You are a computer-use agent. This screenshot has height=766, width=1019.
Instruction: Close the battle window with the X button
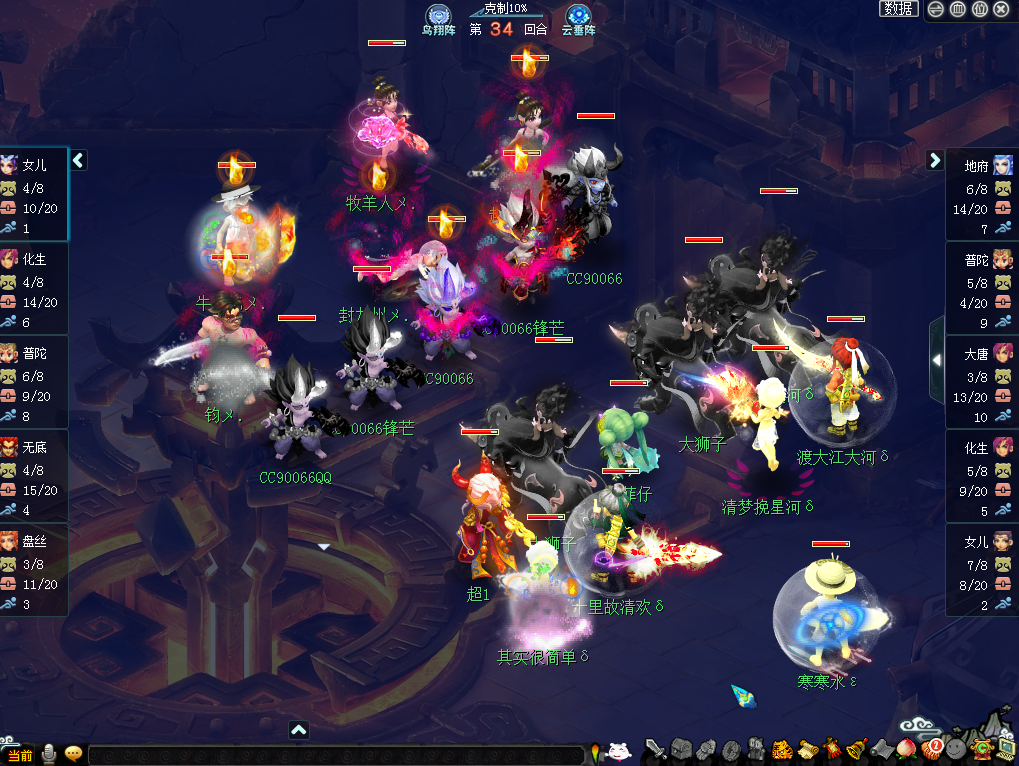(x=1002, y=9)
